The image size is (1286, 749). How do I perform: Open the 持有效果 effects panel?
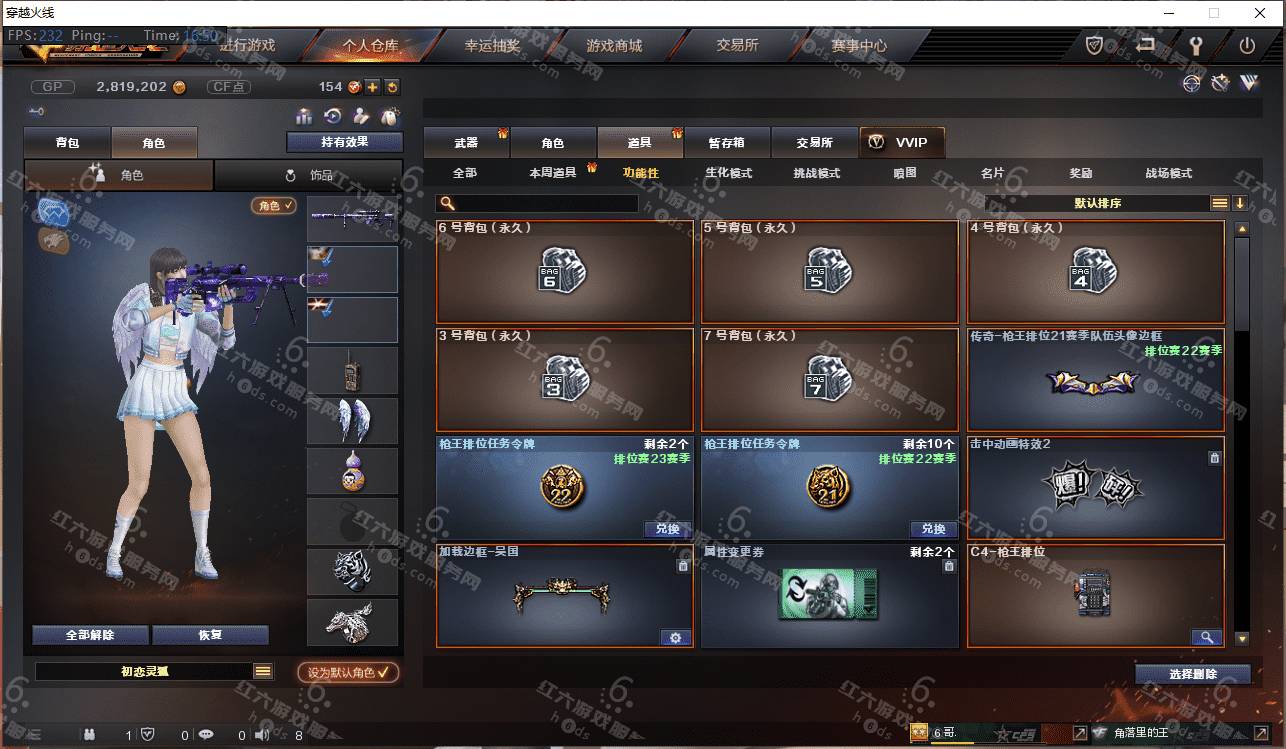(344, 142)
